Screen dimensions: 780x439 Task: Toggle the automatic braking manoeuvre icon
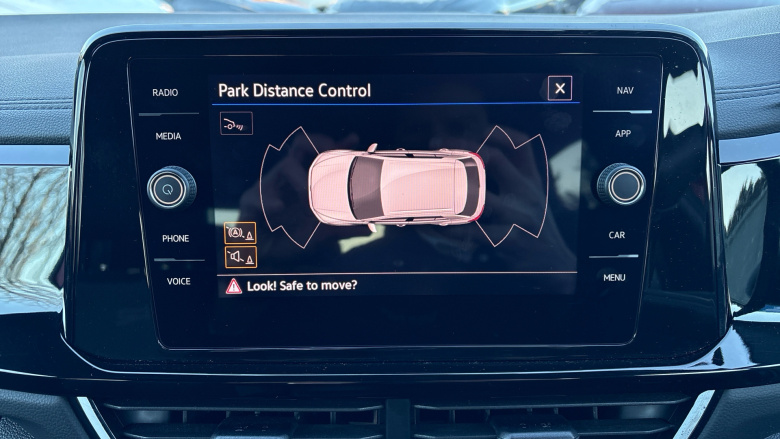(x=240, y=233)
